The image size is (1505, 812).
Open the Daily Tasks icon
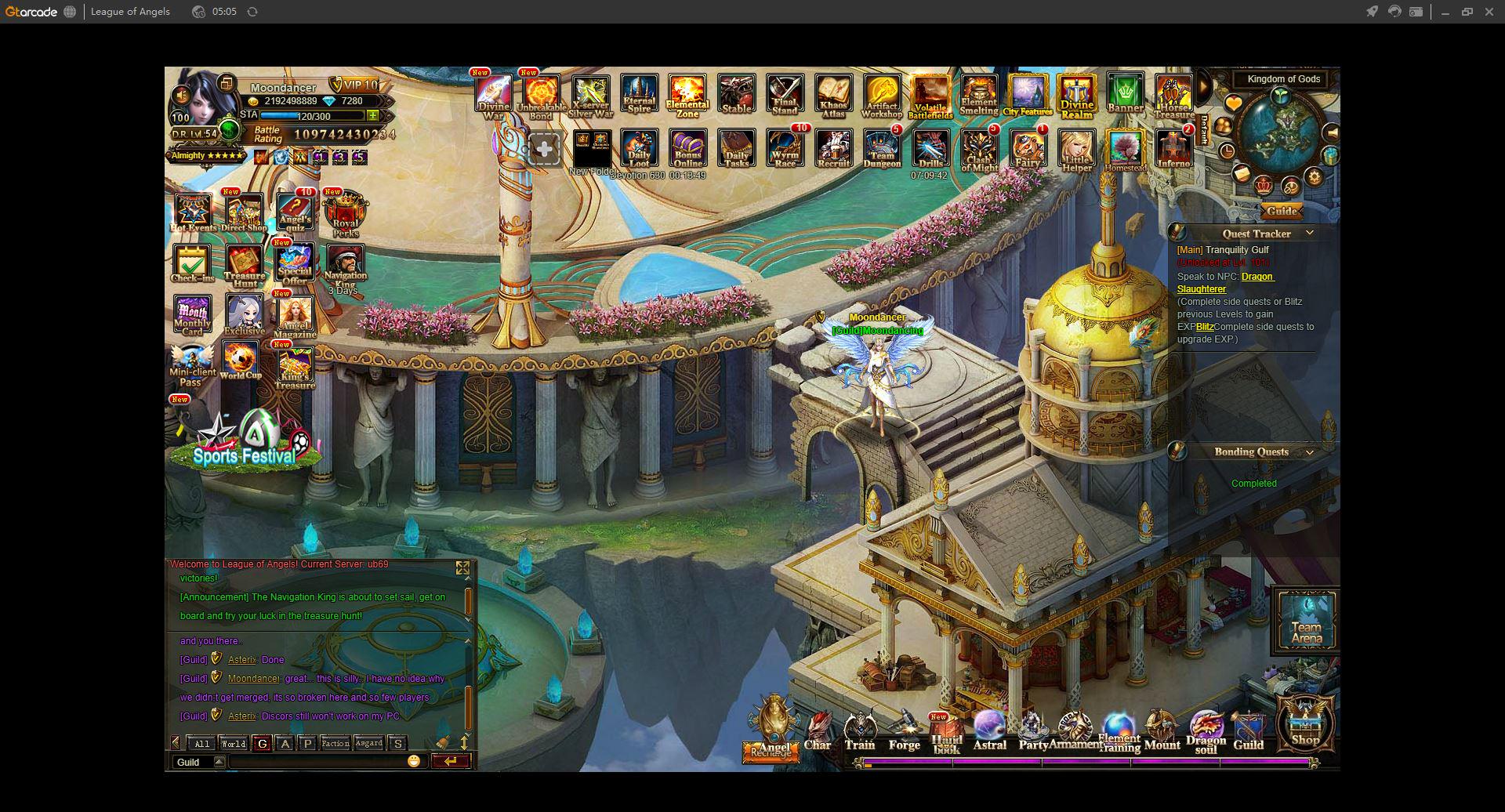point(737,148)
